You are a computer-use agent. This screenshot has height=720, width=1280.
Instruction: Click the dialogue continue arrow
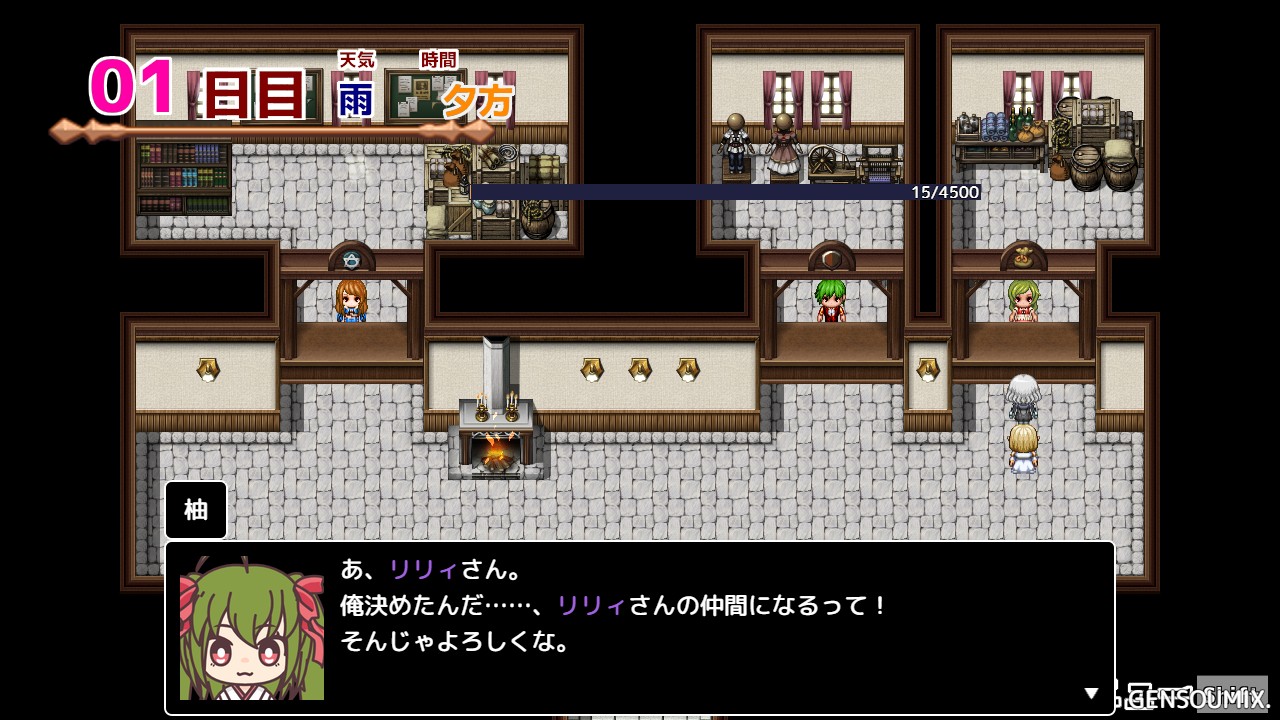click(x=1092, y=693)
